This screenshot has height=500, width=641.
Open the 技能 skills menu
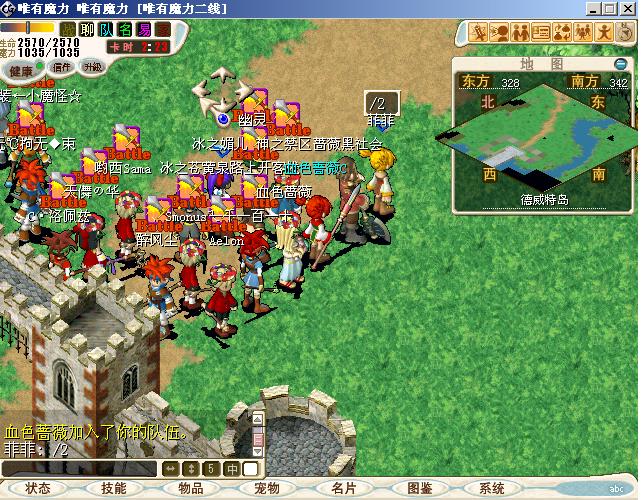coord(113,488)
